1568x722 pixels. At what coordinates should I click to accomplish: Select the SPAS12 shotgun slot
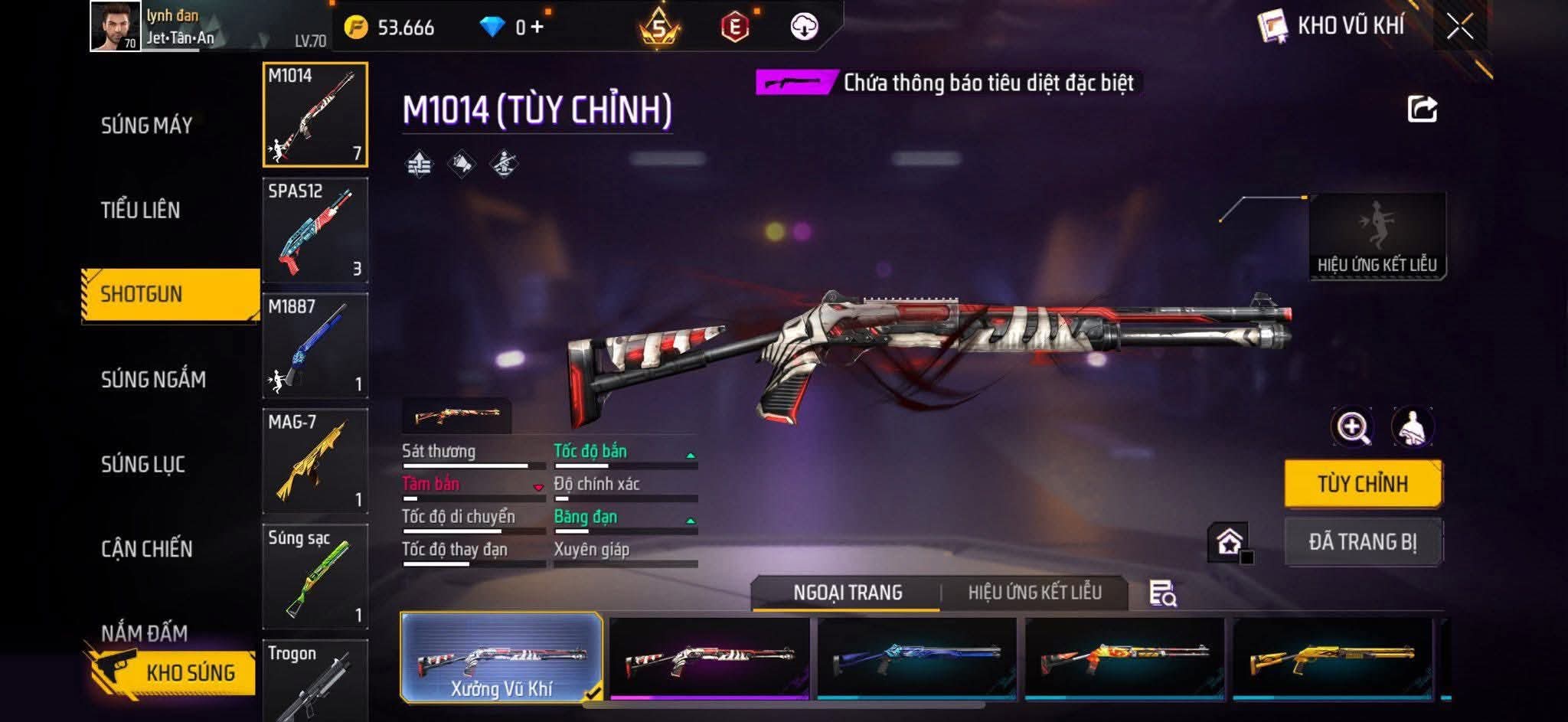pyautogui.click(x=315, y=230)
